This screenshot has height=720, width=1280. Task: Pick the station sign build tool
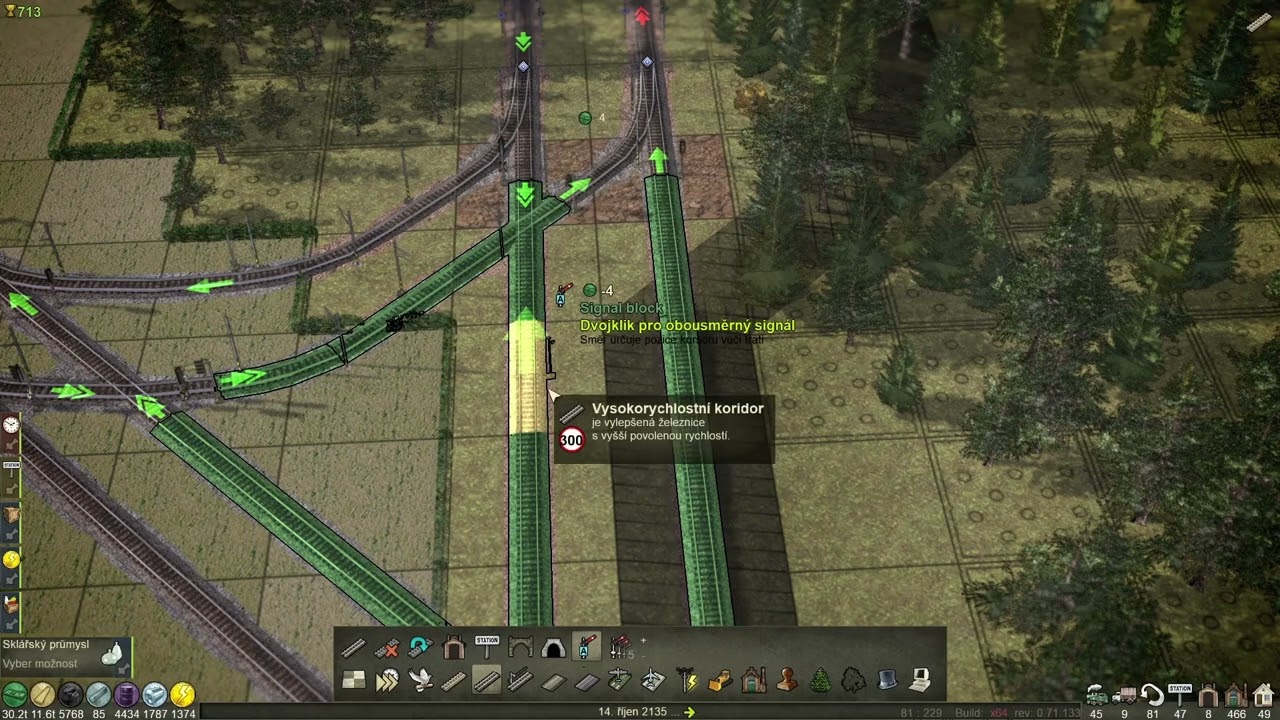[487, 648]
